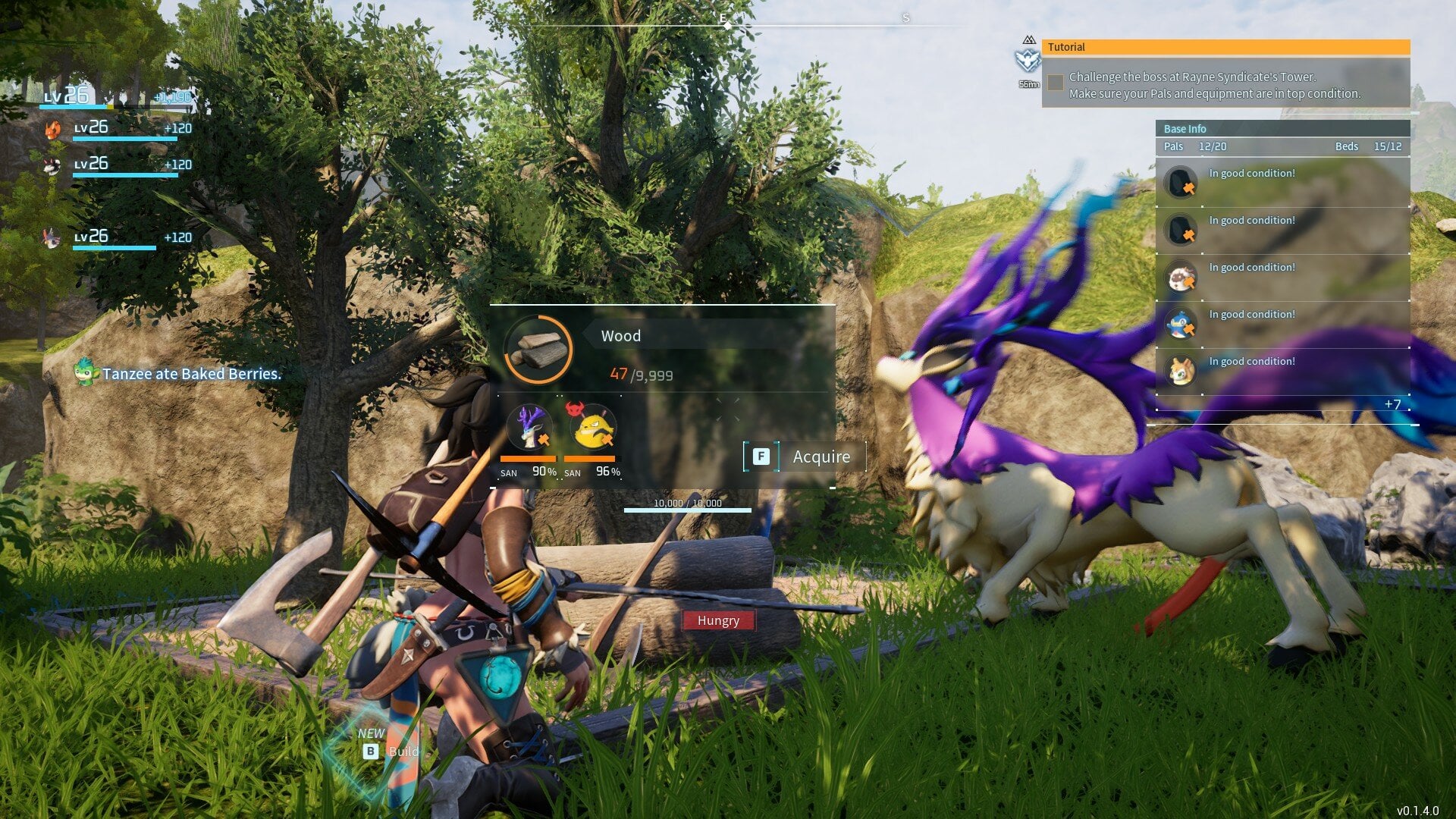Select the orange fox Pal in Base Info

[1180, 371]
